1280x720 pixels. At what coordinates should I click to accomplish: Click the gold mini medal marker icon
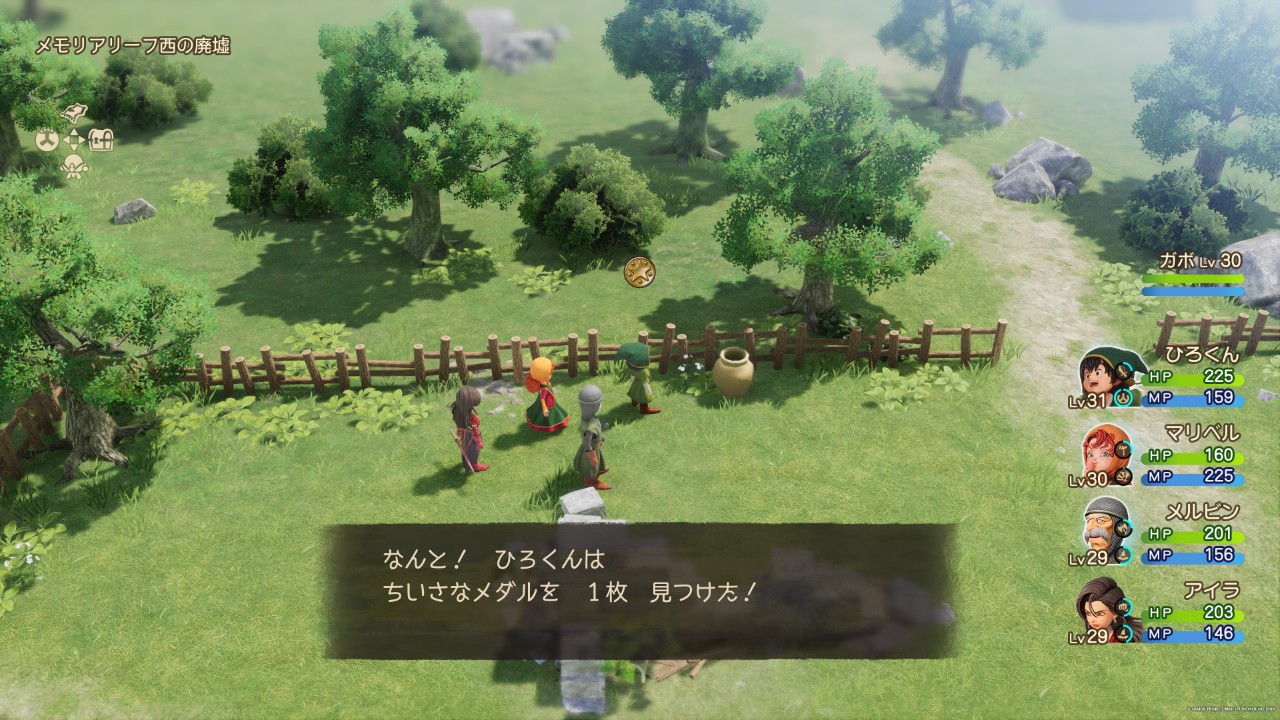[638, 271]
